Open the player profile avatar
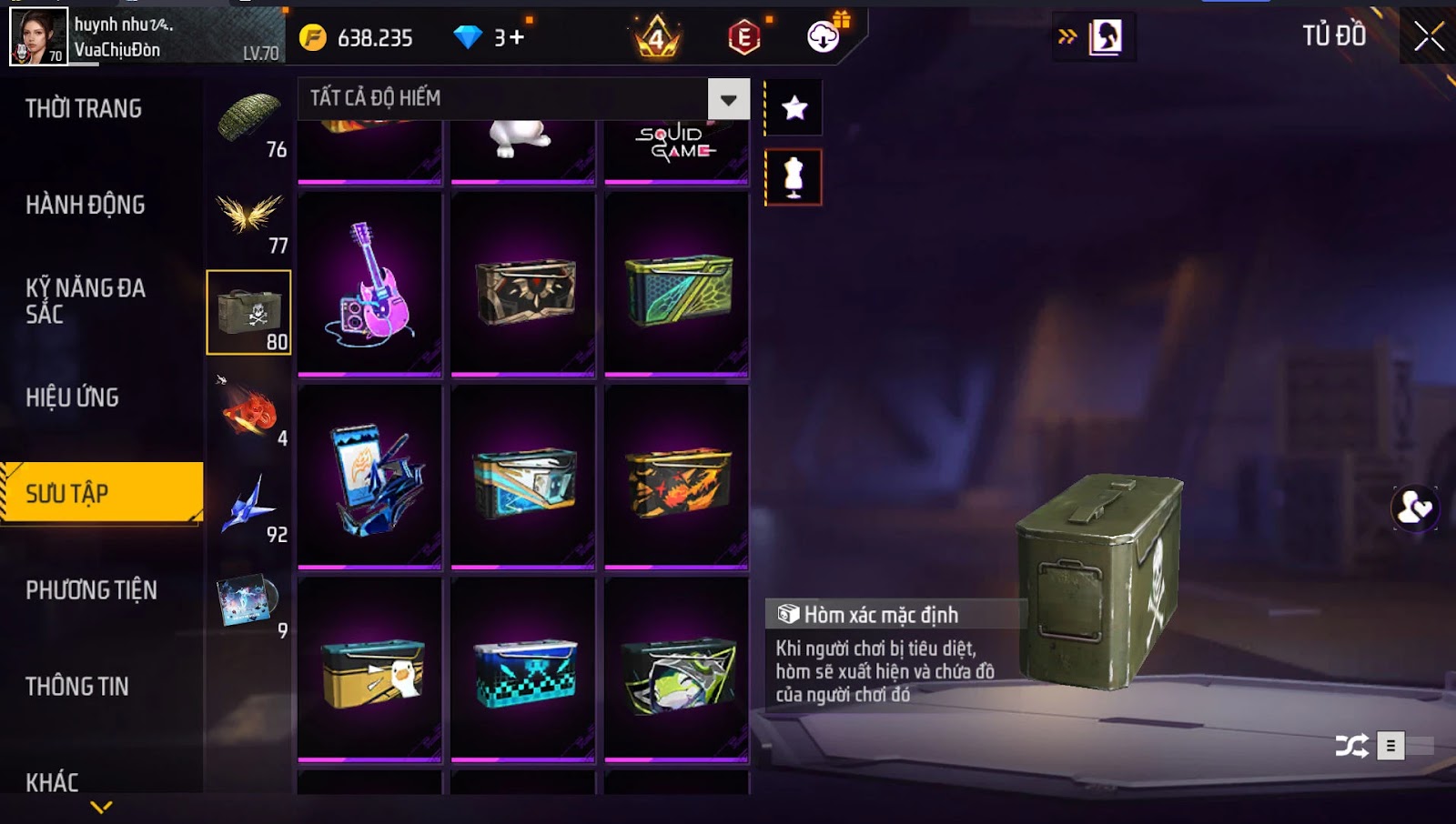This screenshot has width=1456, height=824. coord(38,36)
